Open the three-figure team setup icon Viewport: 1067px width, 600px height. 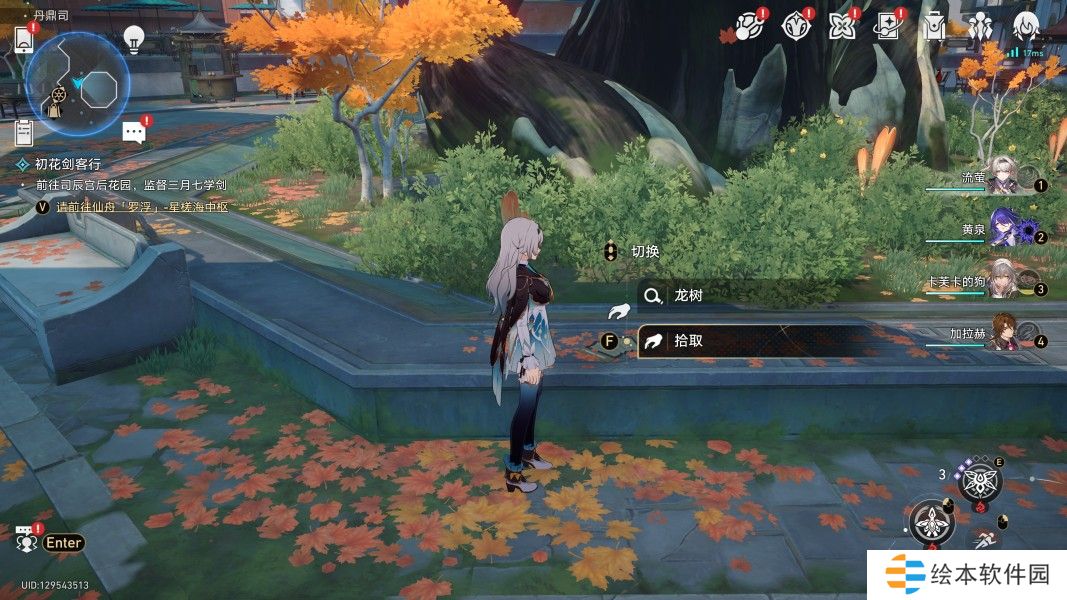tap(980, 26)
